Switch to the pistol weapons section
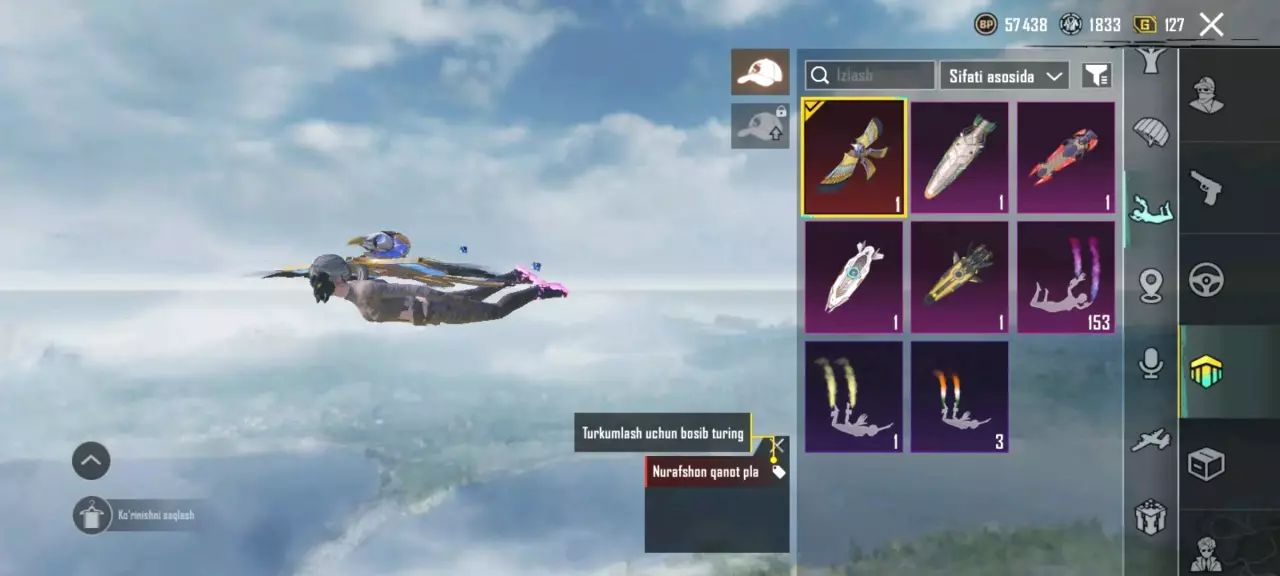The image size is (1280, 576). [x=1207, y=187]
